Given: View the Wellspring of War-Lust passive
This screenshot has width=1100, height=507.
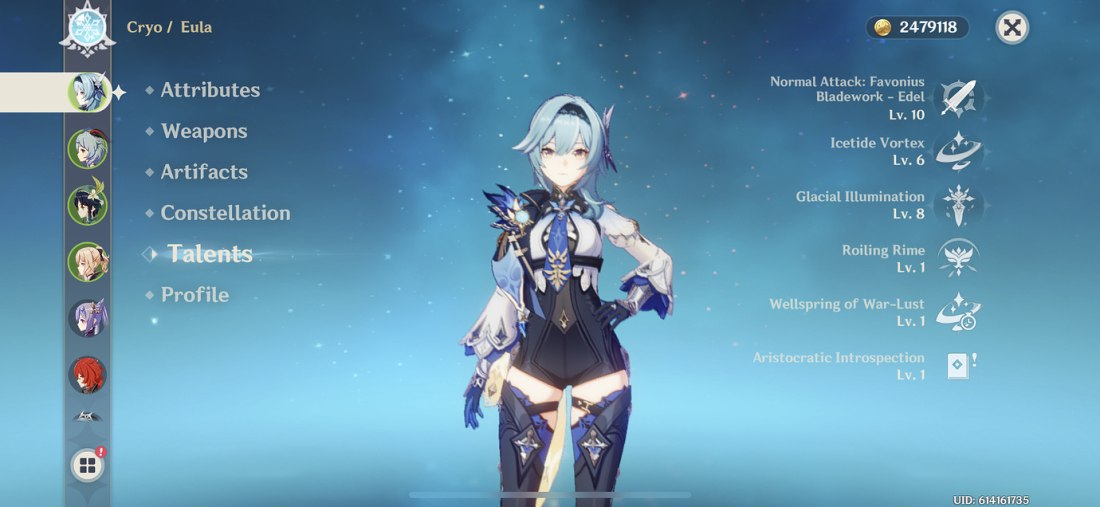Looking at the screenshot, I should point(960,312).
